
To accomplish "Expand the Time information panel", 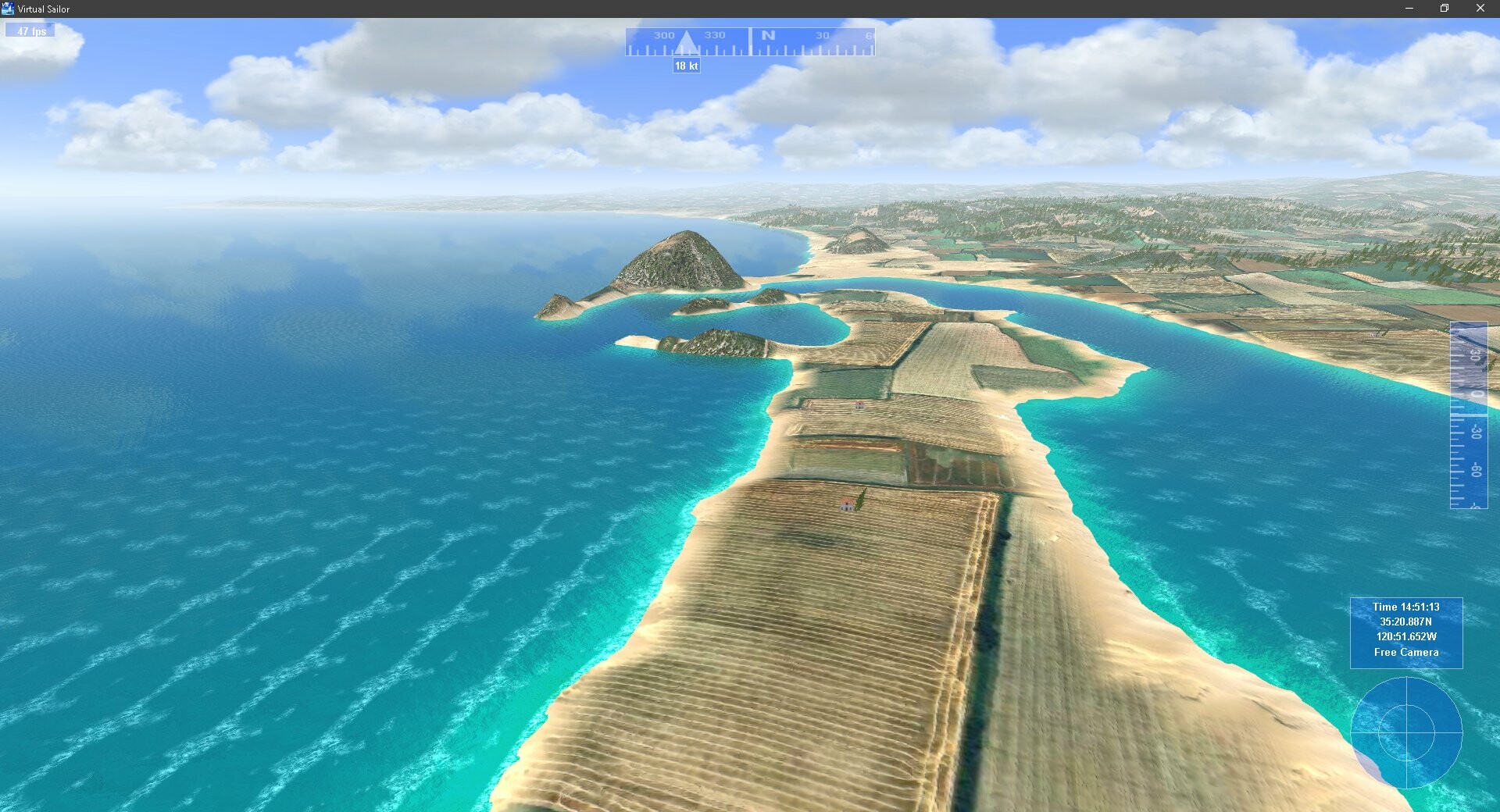I will coord(1406,629).
